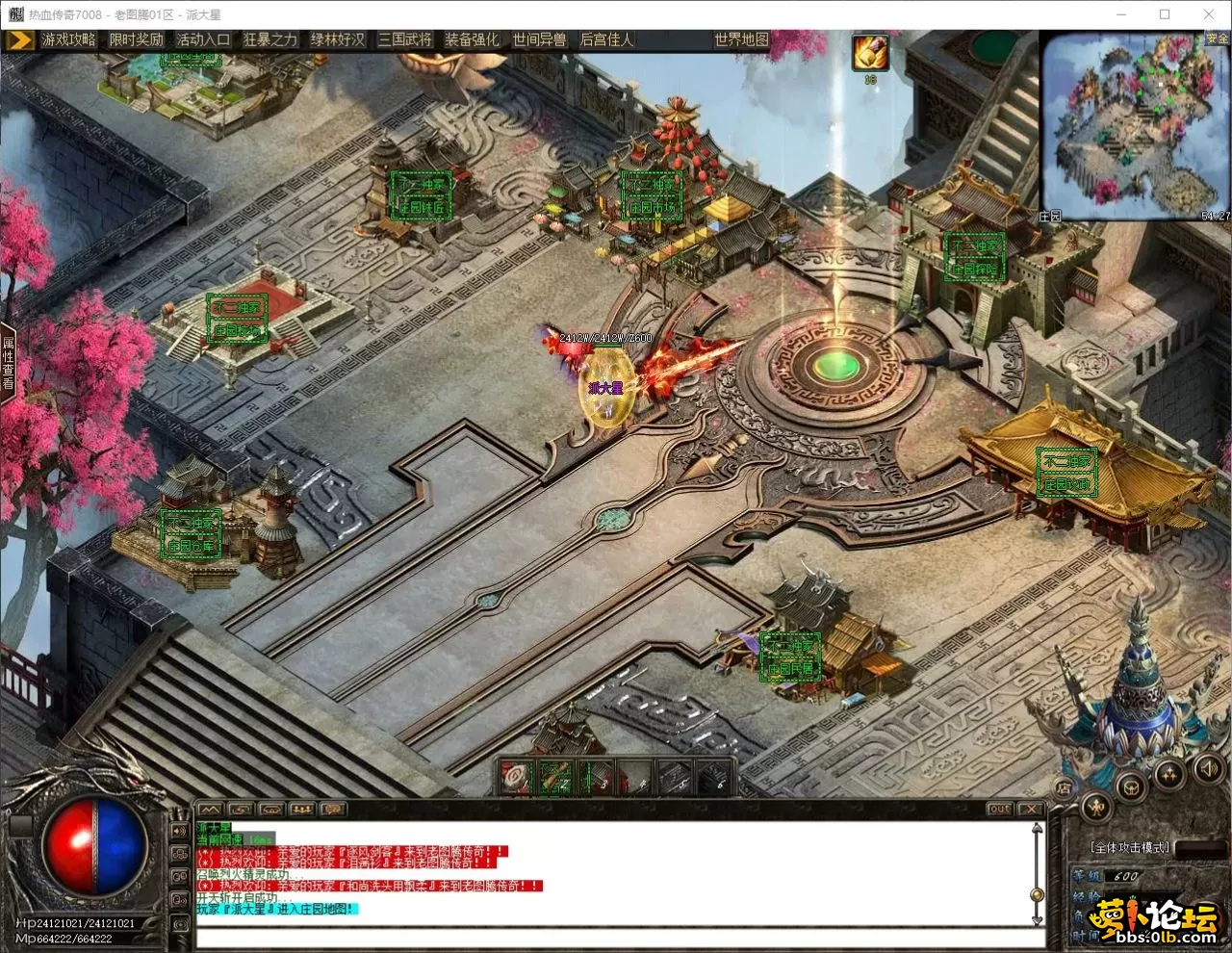This screenshot has height=953, width=1232.
Task: Show the 世界地图 world map
Action: pos(741,39)
